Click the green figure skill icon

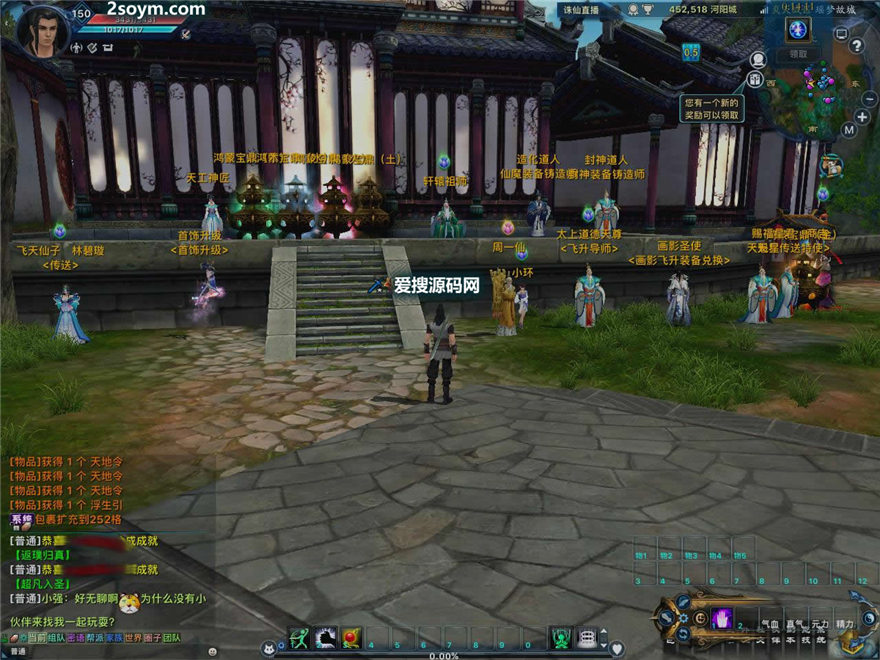pyautogui.click(x=562, y=637)
